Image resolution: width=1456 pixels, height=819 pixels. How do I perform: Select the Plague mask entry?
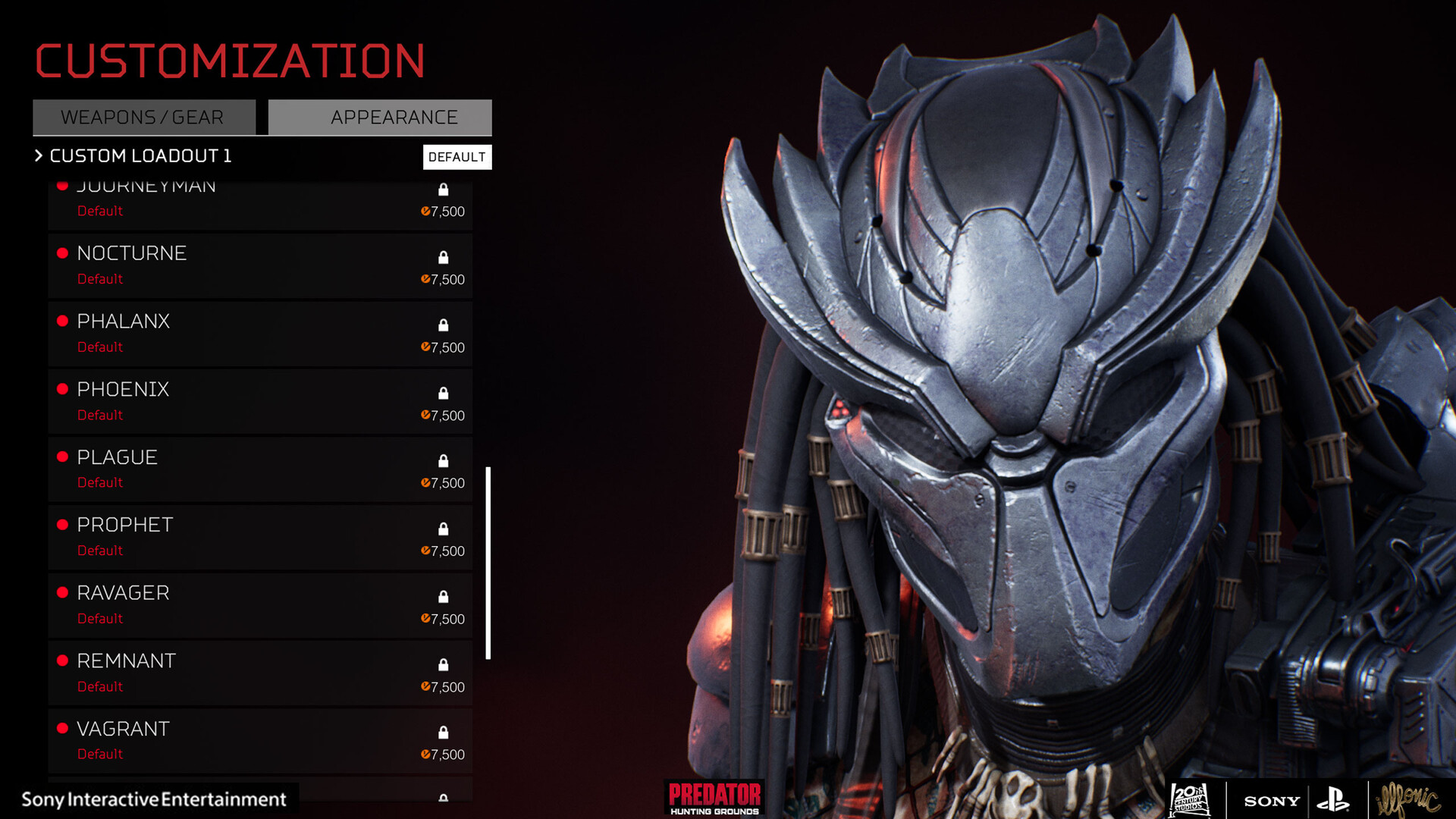pyautogui.click(x=259, y=469)
